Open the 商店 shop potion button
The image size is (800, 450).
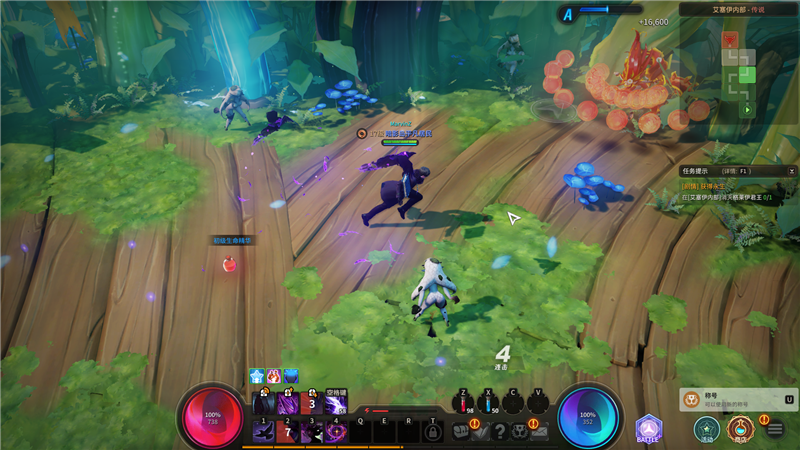[739, 428]
